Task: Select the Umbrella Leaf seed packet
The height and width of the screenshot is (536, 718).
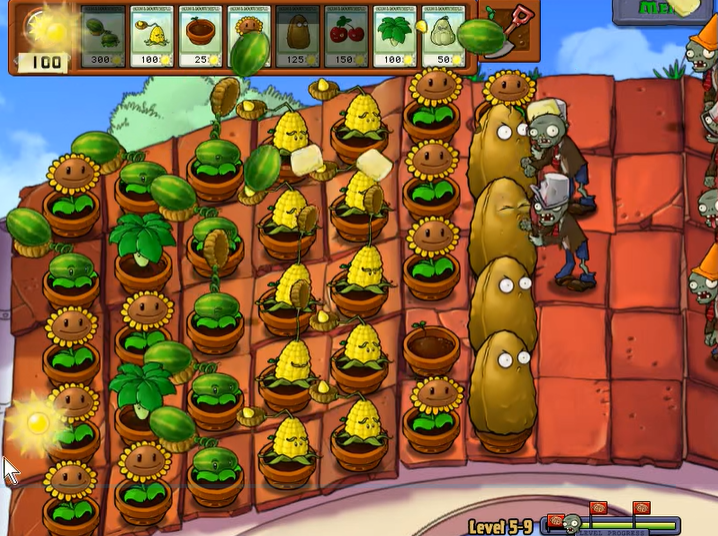Action: point(397,38)
